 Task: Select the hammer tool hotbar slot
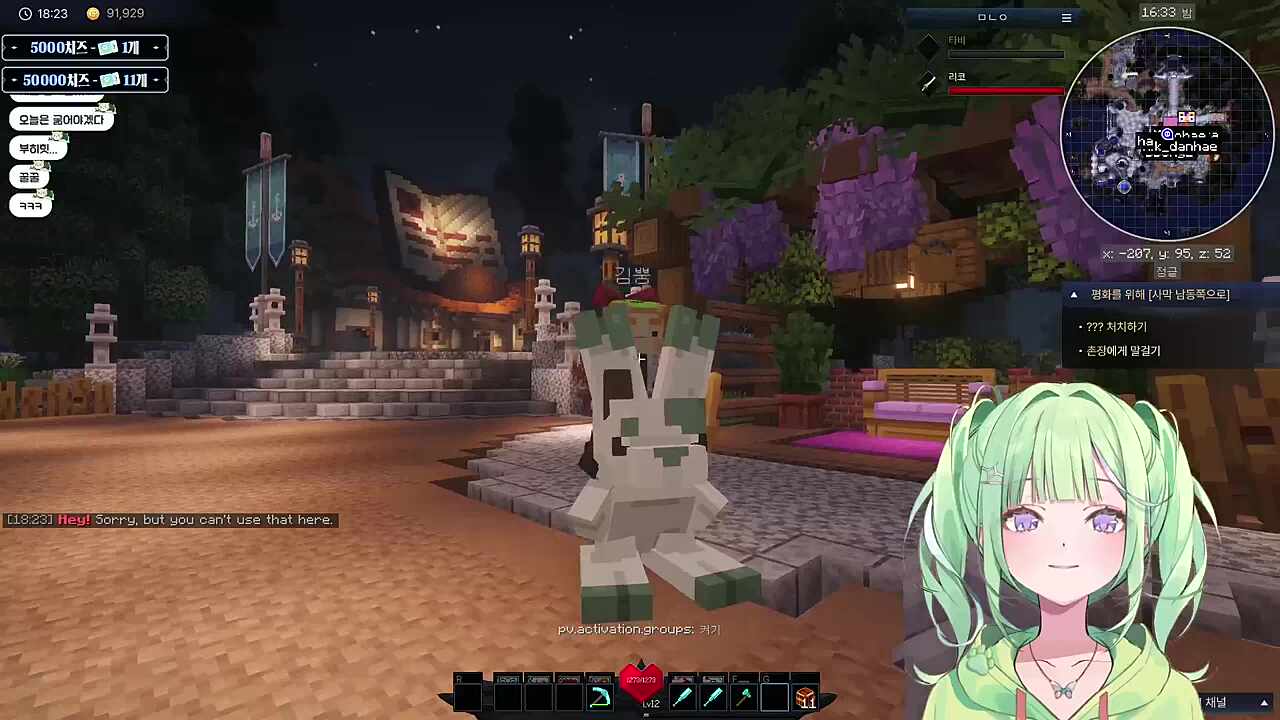click(x=743, y=697)
